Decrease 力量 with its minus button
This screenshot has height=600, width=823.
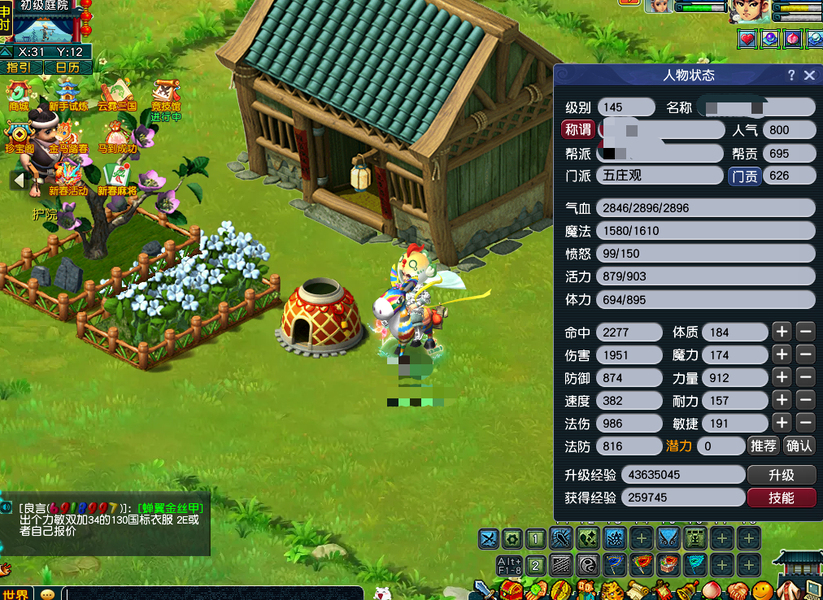[x=805, y=379]
